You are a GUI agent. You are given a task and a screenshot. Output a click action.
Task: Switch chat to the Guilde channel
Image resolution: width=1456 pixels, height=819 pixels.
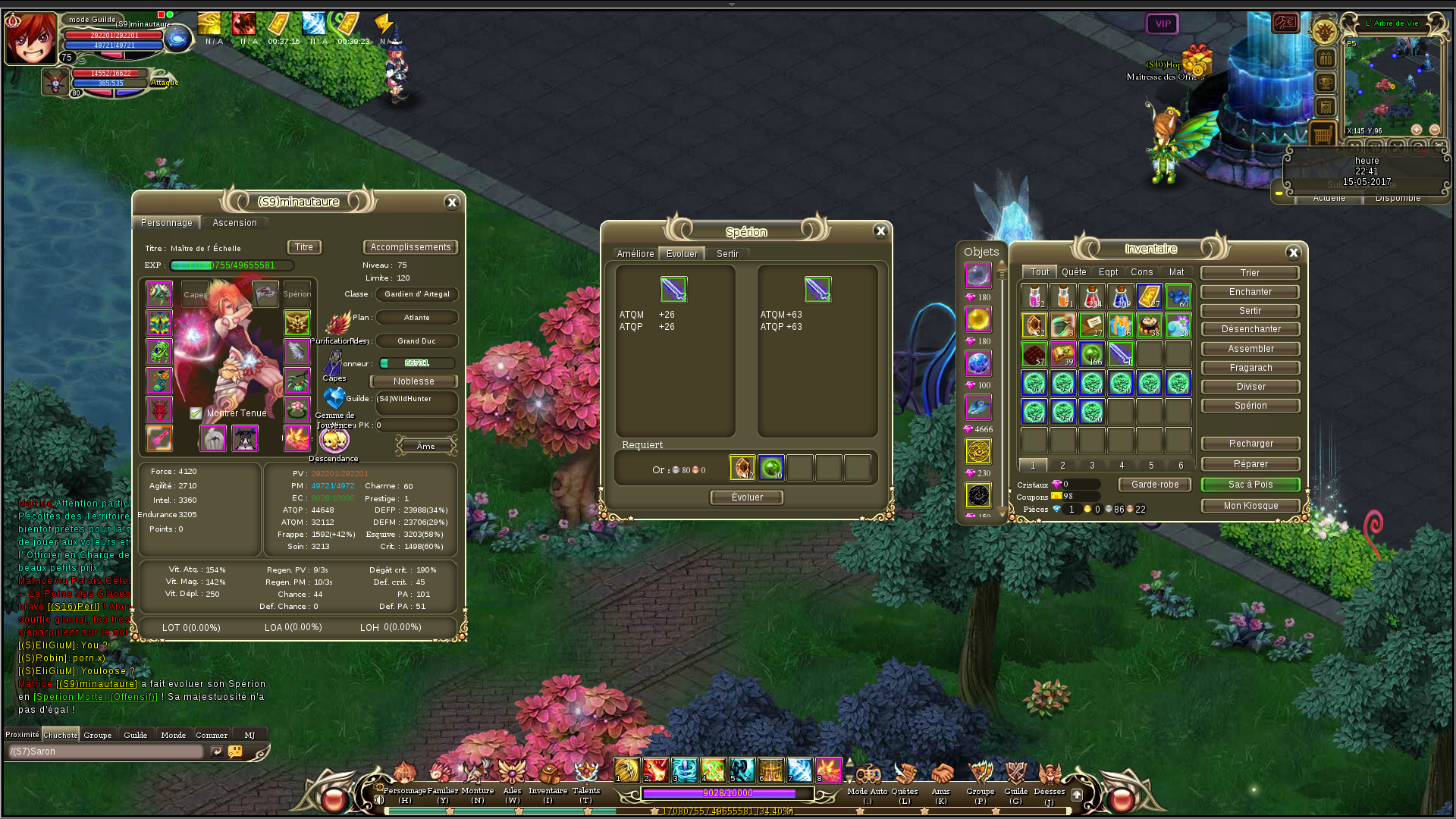136,735
